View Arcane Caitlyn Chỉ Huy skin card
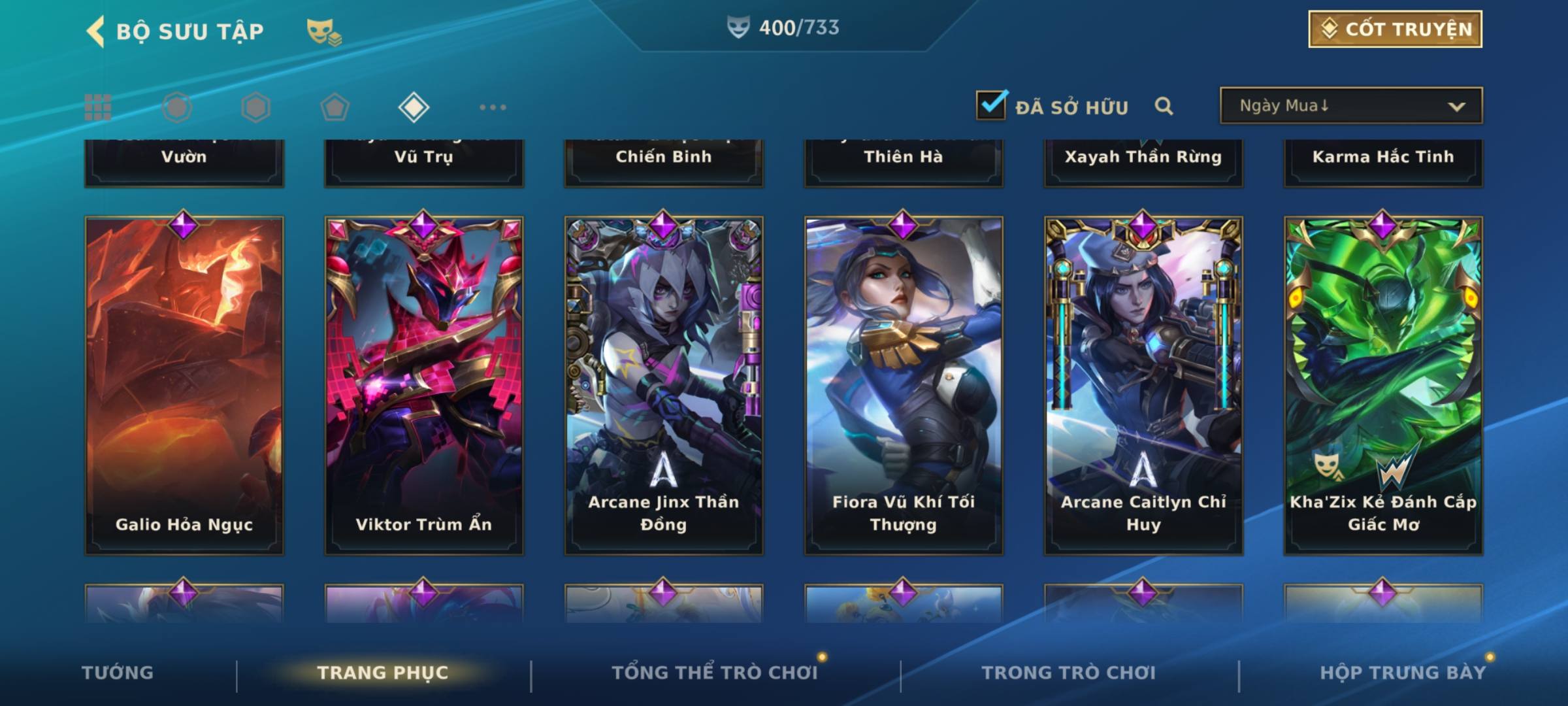This screenshot has width=1568, height=706. tap(1143, 386)
